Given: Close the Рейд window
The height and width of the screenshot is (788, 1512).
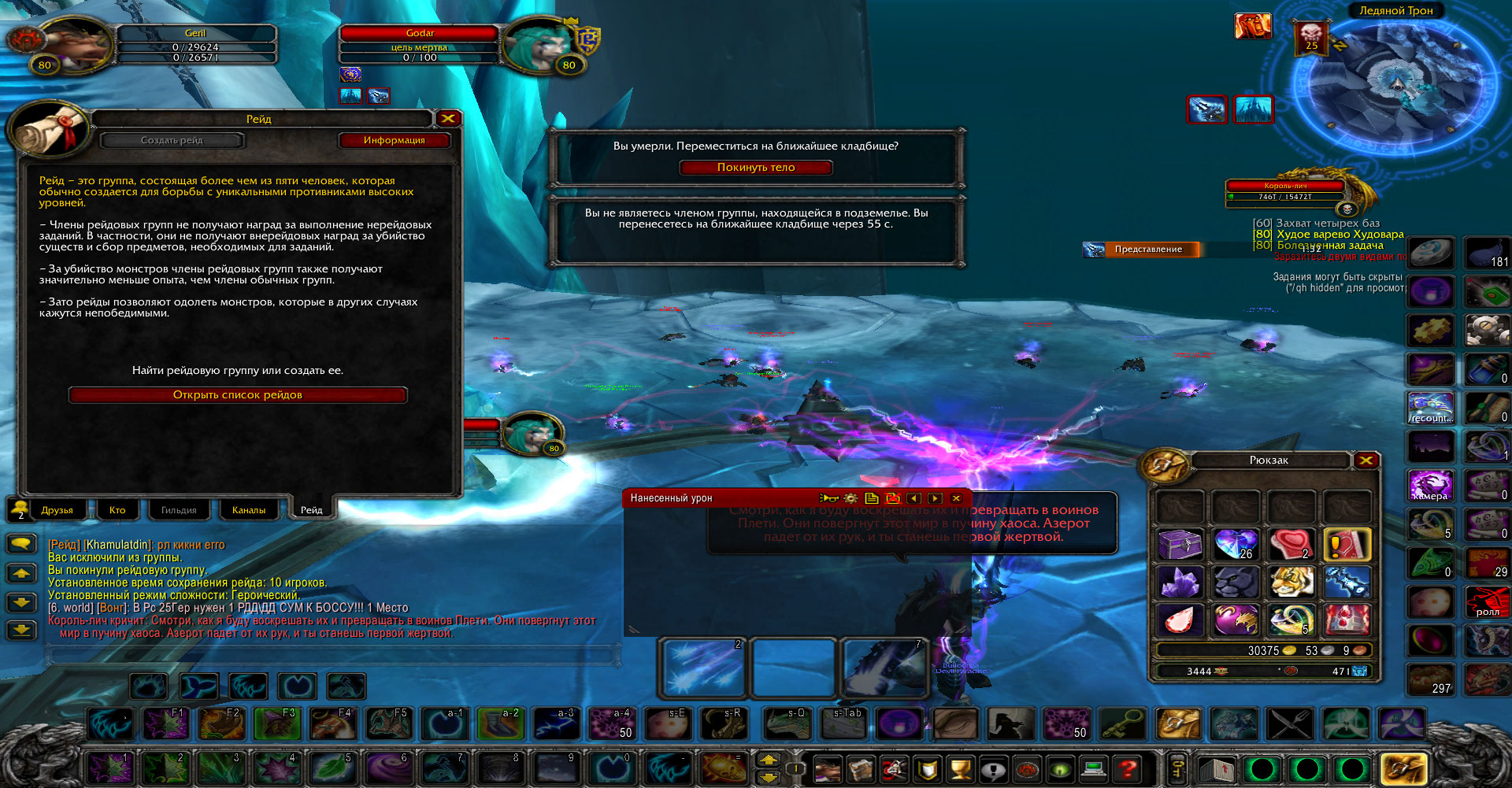Looking at the screenshot, I should [448, 119].
